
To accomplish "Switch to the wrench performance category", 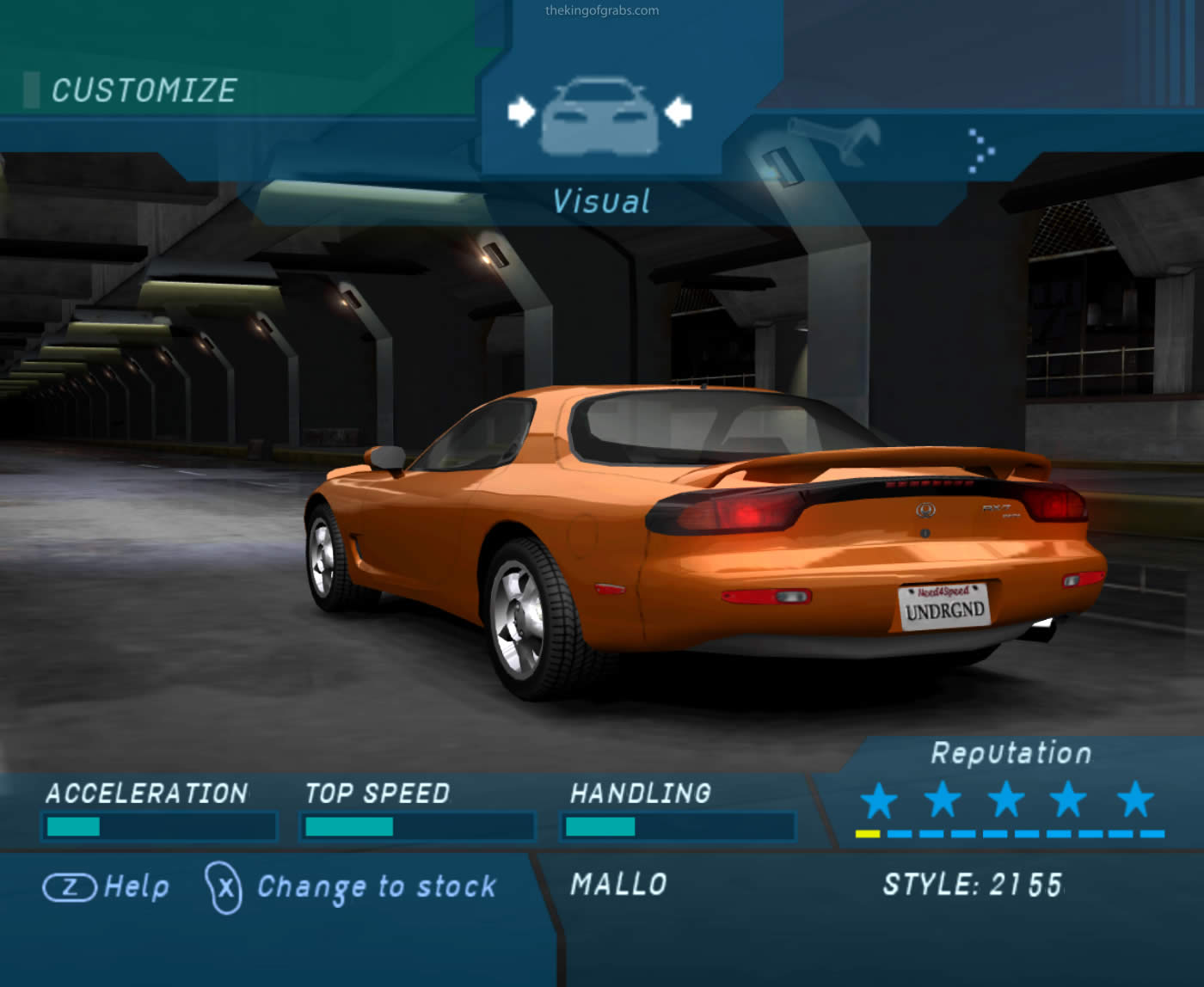I will [833, 139].
